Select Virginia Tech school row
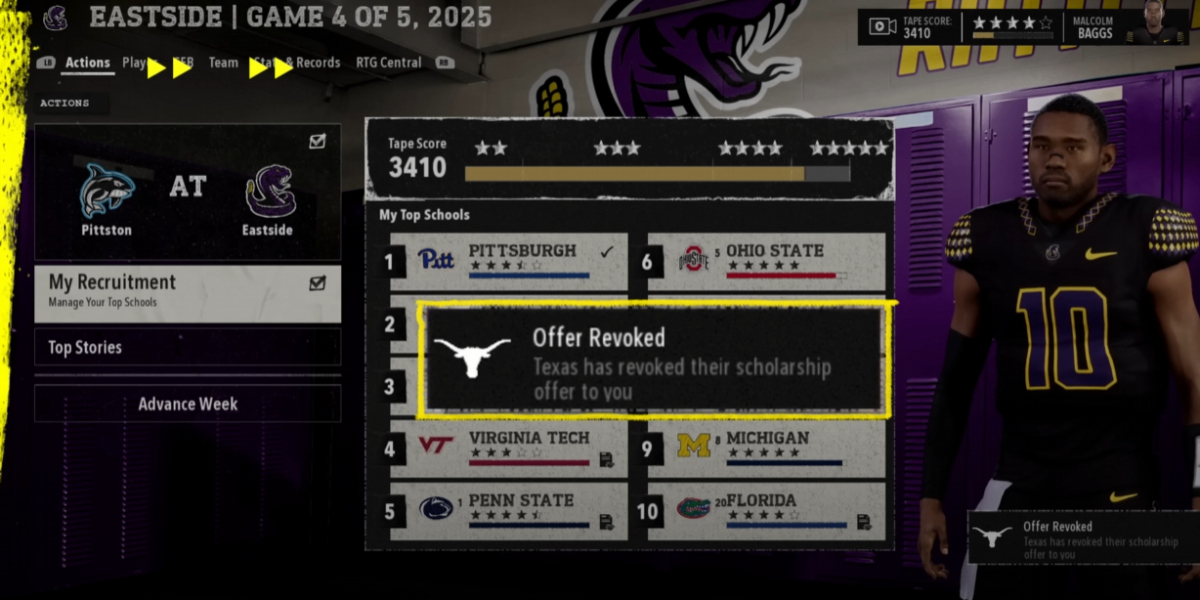The width and height of the screenshot is (1200, 600). click(x=509, y=449)
